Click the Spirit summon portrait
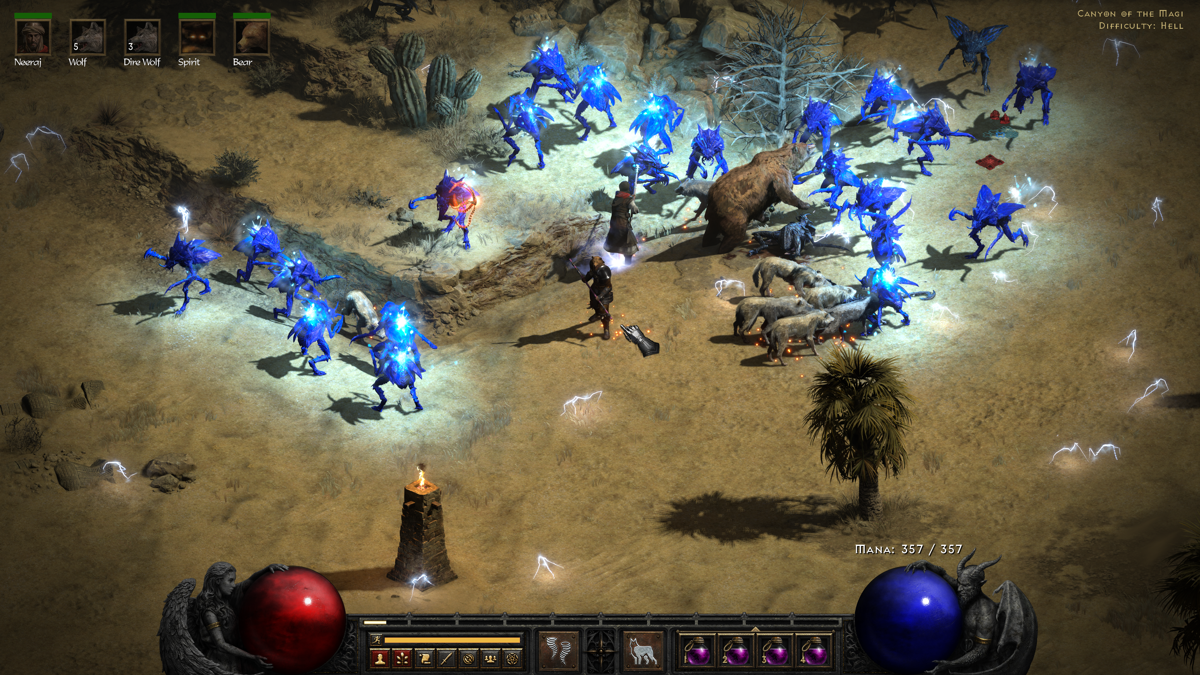This screenshot has height=675, width=1200. 197,38
